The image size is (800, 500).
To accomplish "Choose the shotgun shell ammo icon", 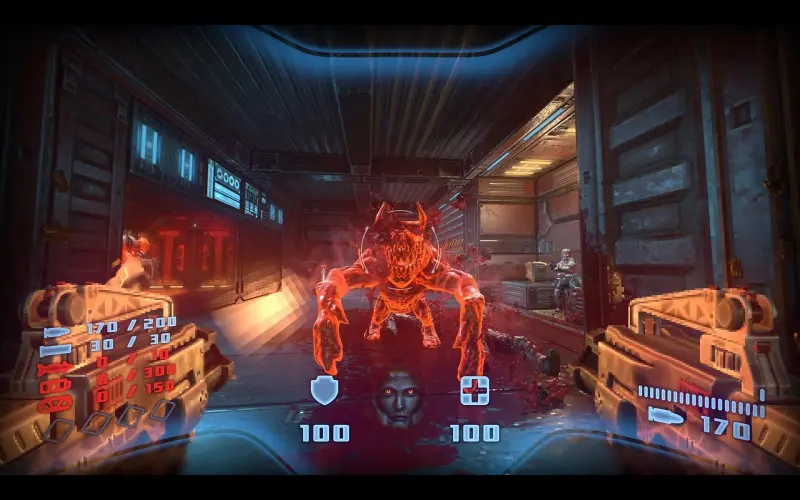I will [56, 350].
